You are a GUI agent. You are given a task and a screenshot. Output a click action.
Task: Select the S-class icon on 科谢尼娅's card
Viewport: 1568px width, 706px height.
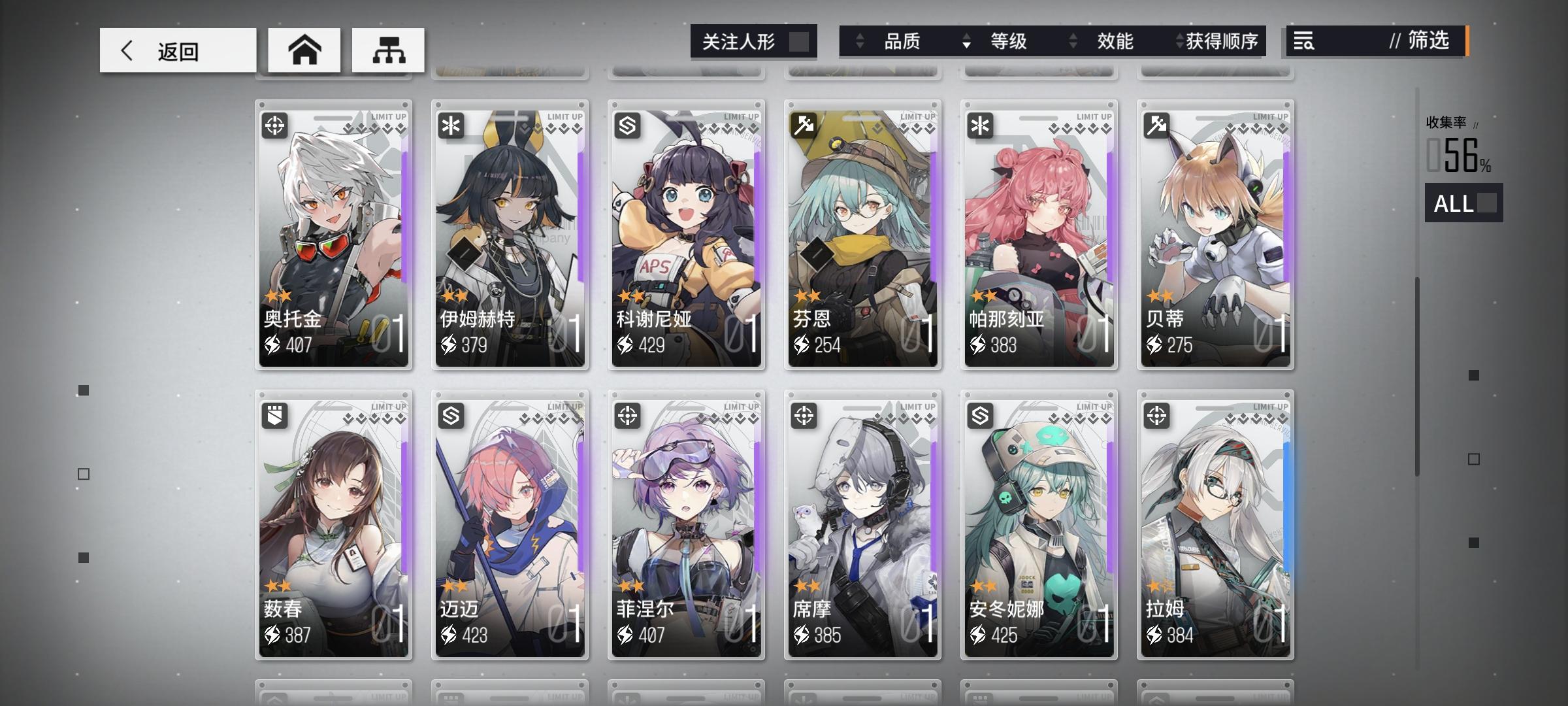(x=628, y=124)
